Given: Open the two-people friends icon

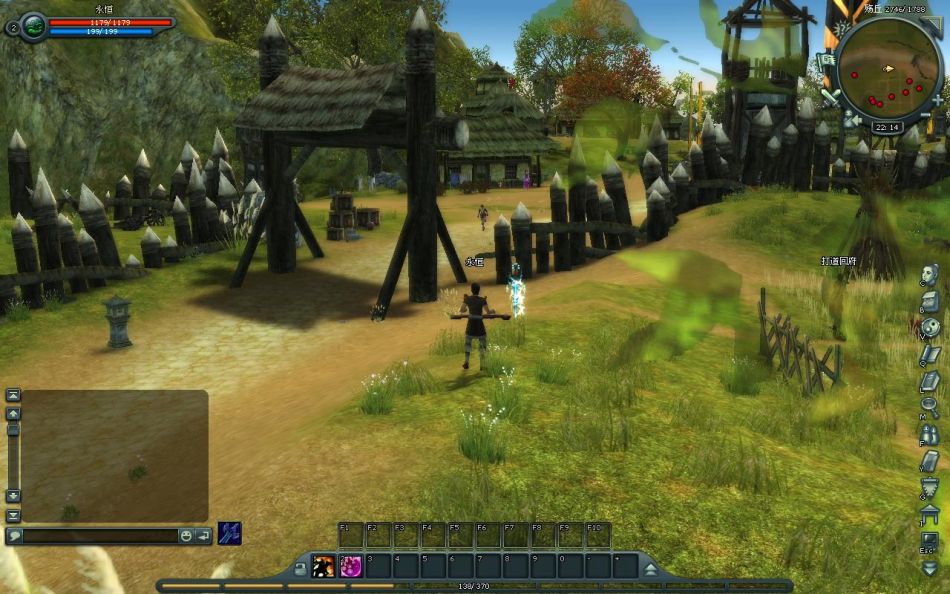Looking at the screenshot, I should point(930,434).
